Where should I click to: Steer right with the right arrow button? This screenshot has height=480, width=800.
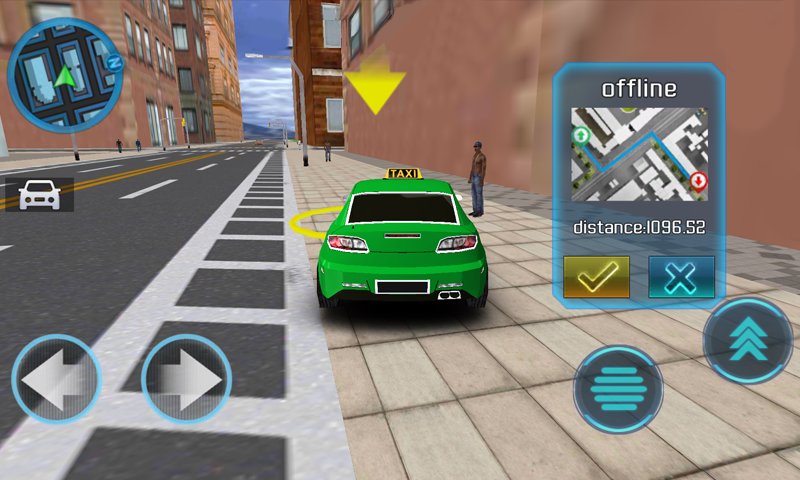coord(186,380)
